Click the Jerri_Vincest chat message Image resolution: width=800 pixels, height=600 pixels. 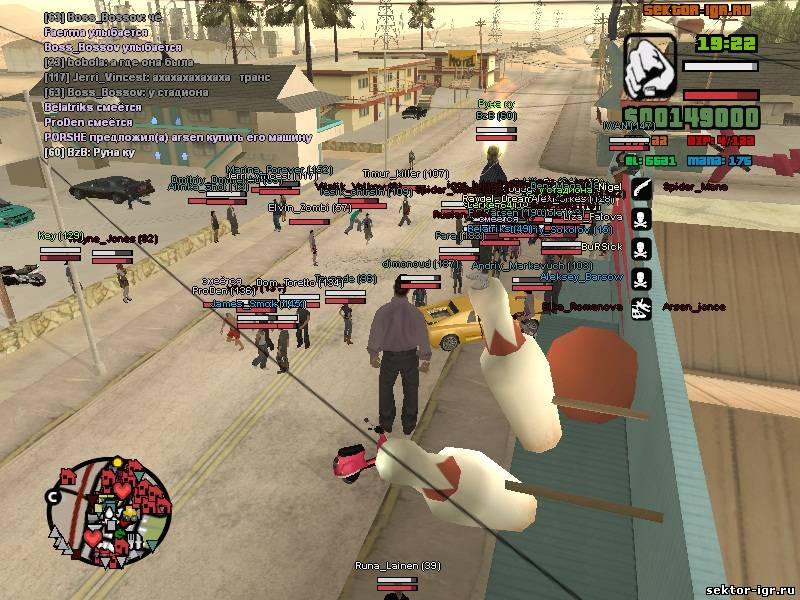click(150, 77)
